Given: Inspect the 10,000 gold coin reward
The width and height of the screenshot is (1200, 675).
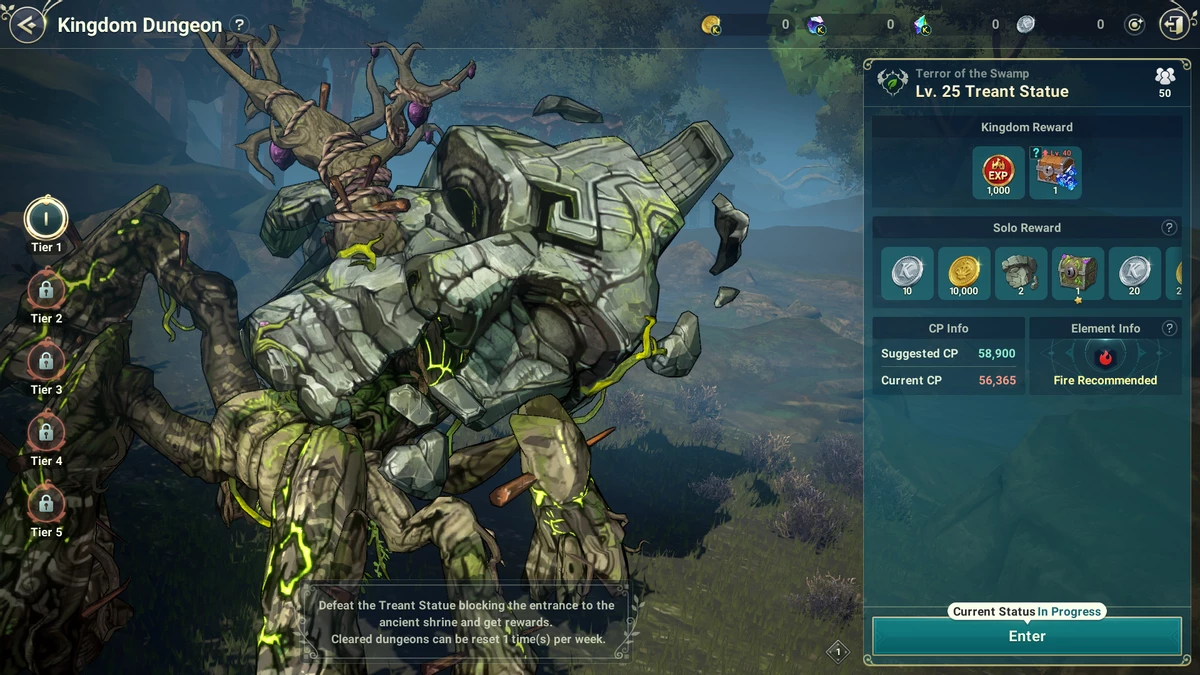Looking at the screenshot, I should [964, 273].
